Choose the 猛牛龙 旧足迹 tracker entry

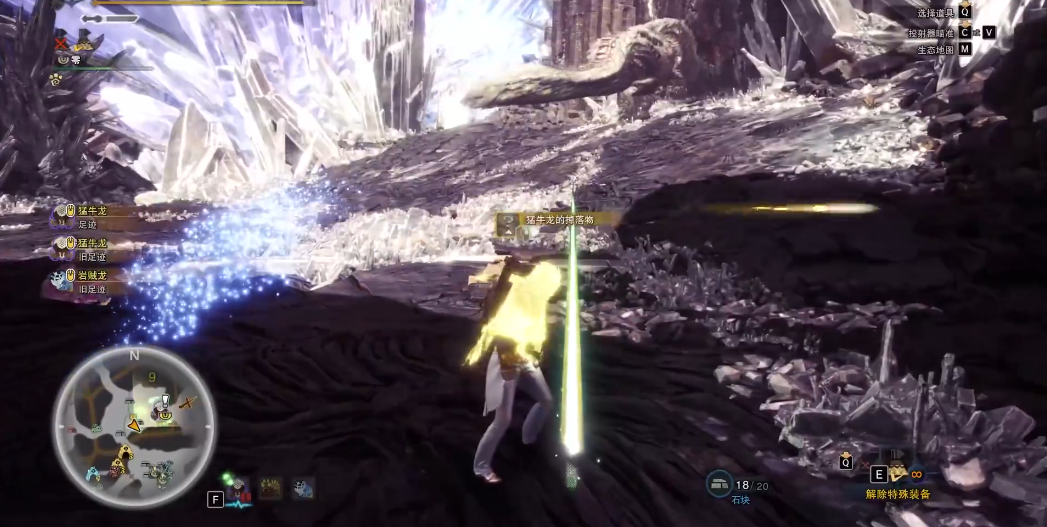tap(90, 249)
